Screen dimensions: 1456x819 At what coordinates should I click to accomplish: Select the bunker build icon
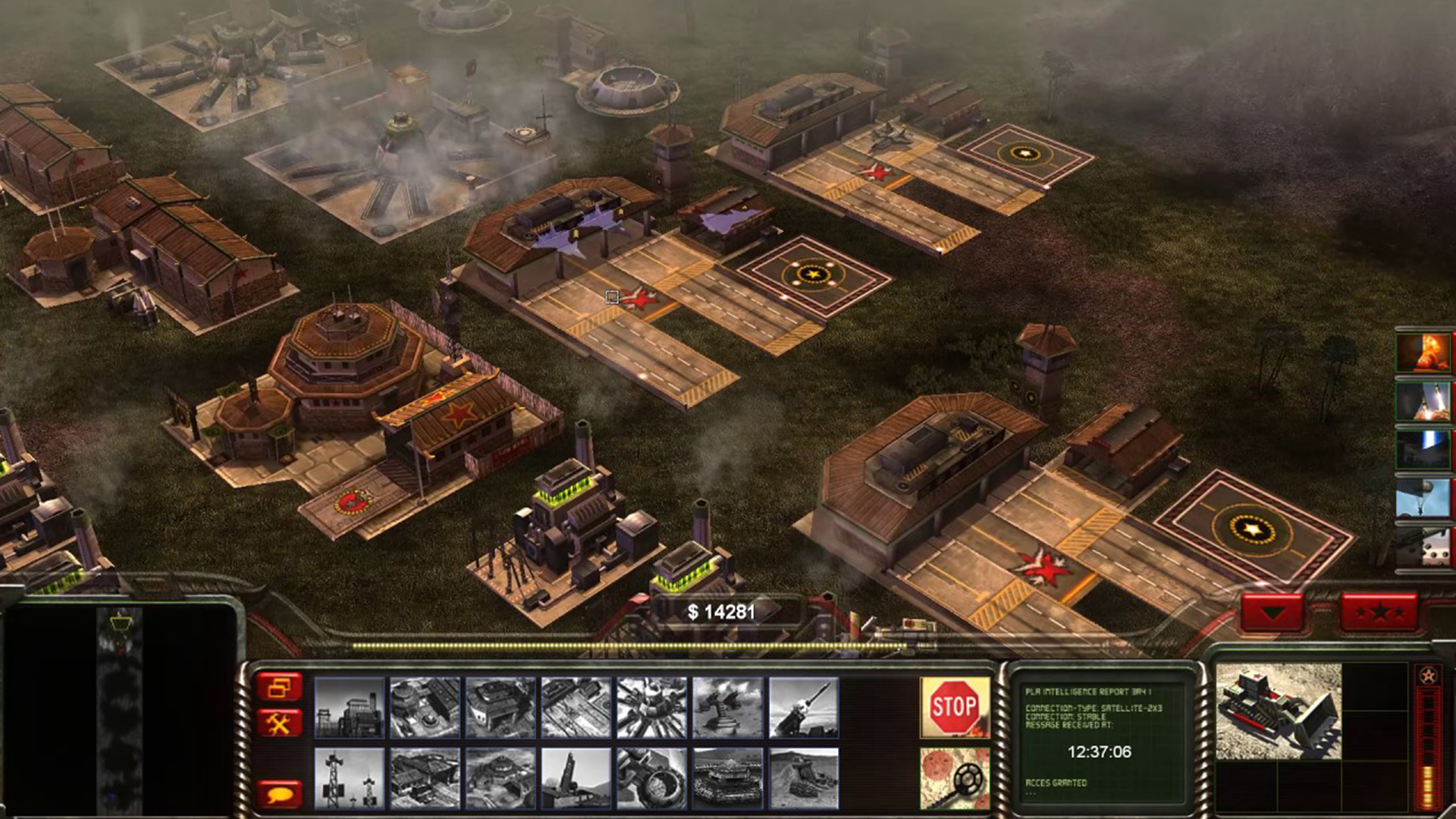coord(728,779)
